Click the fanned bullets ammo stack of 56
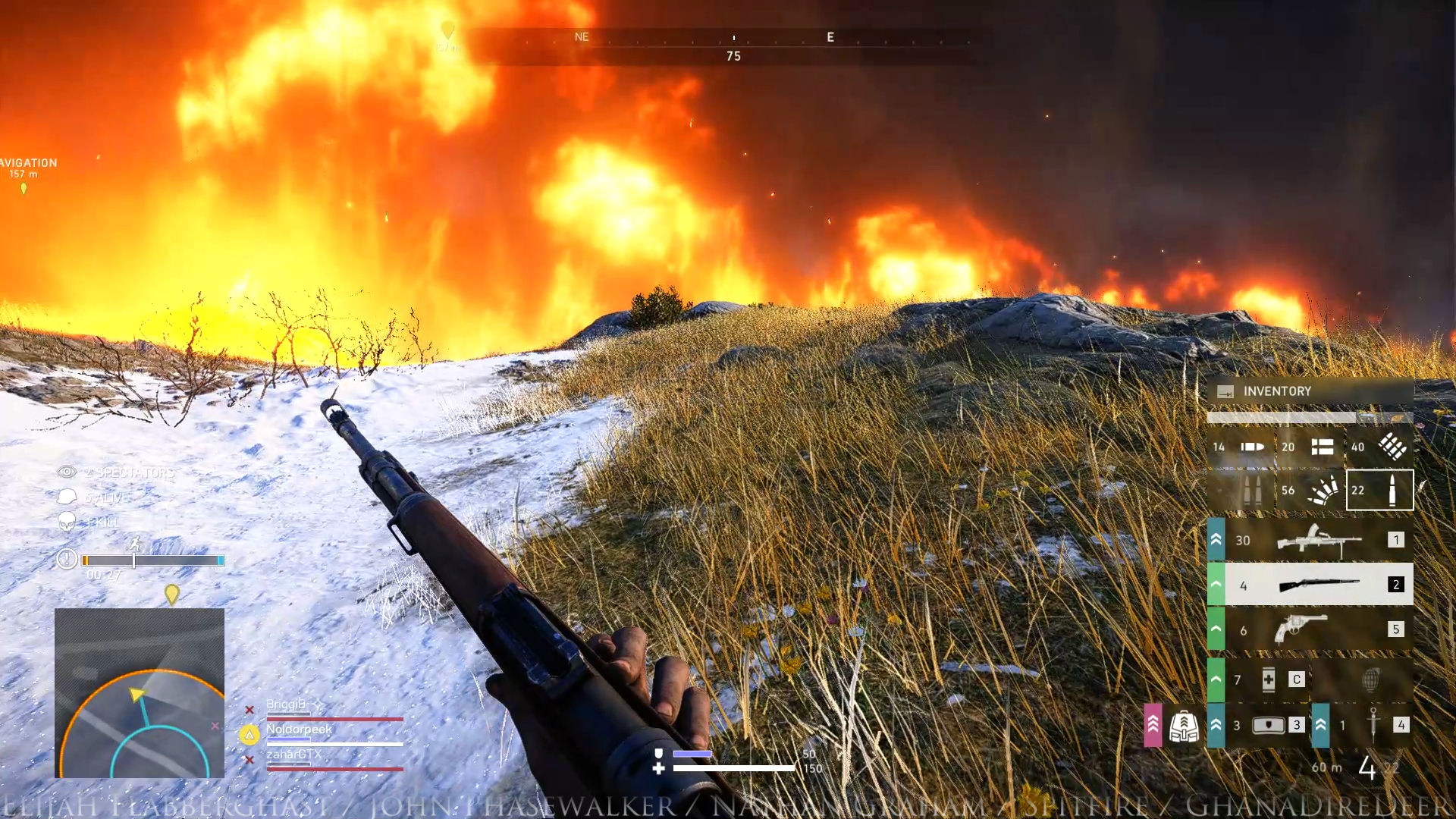The width and height of the screenshot is (1456, 819). click(x=1310, y=490)
